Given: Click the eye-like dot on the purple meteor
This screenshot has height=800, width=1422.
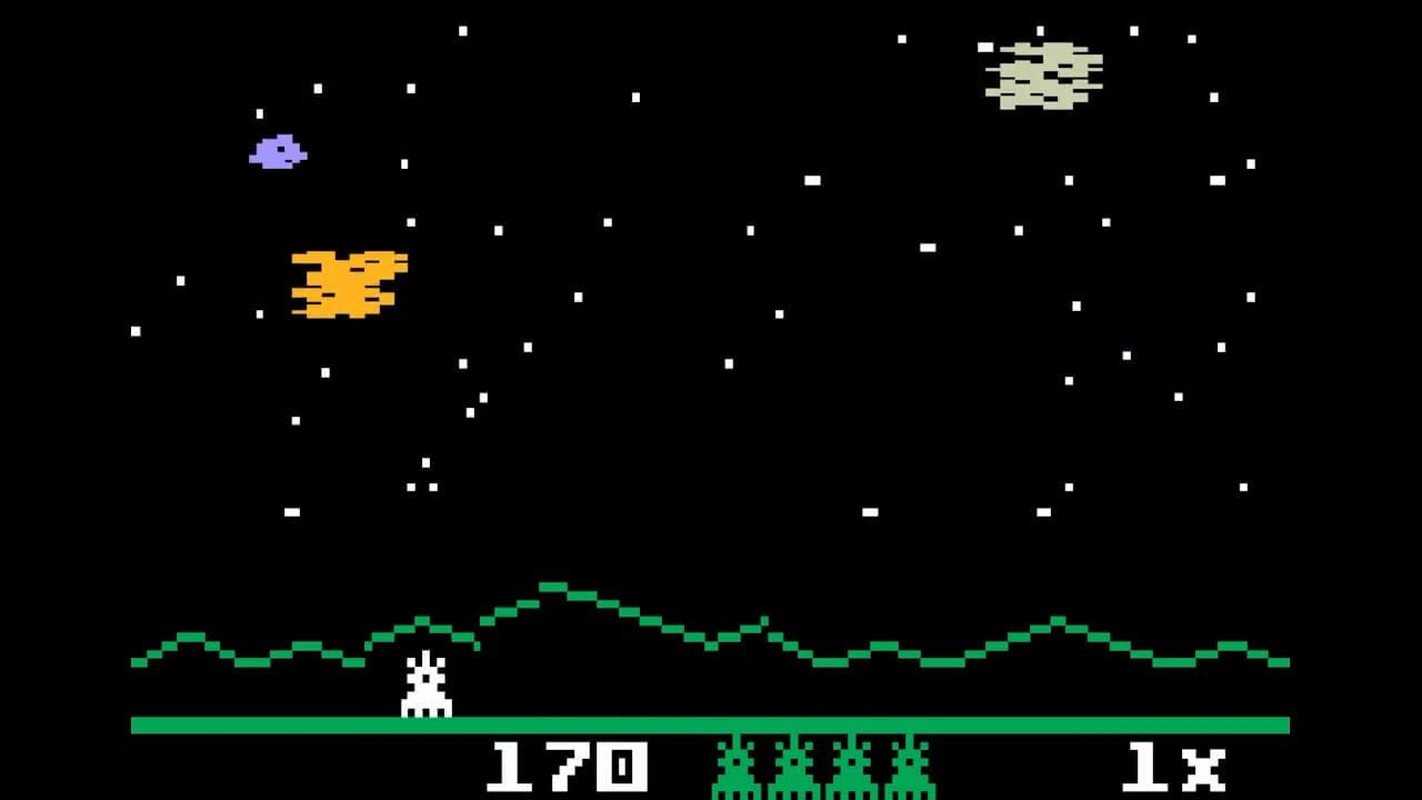Looking at the screenshot, I should pos(281,149).
